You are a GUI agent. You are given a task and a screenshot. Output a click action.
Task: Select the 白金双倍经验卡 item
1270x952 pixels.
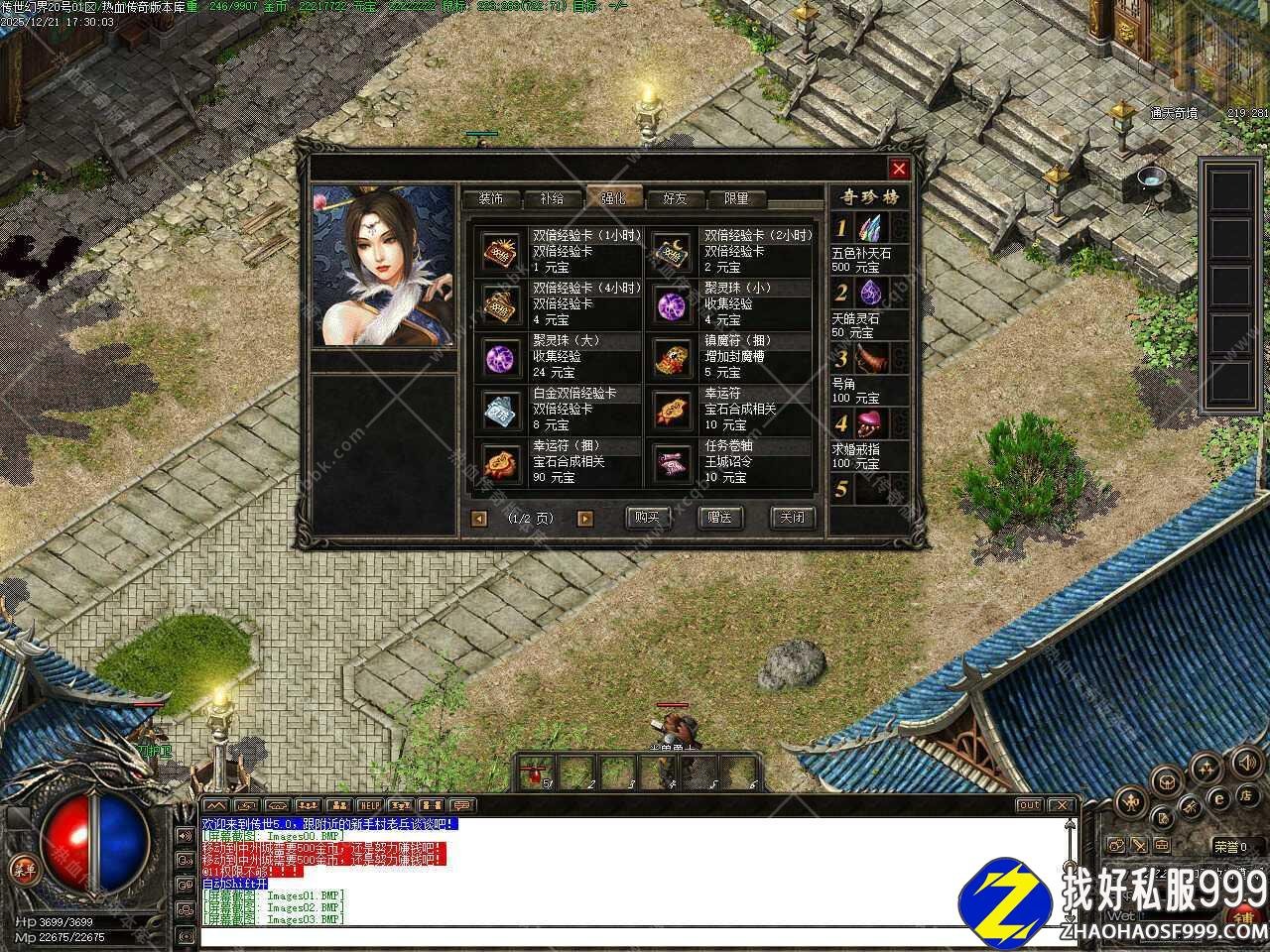[x=501, y=410]
